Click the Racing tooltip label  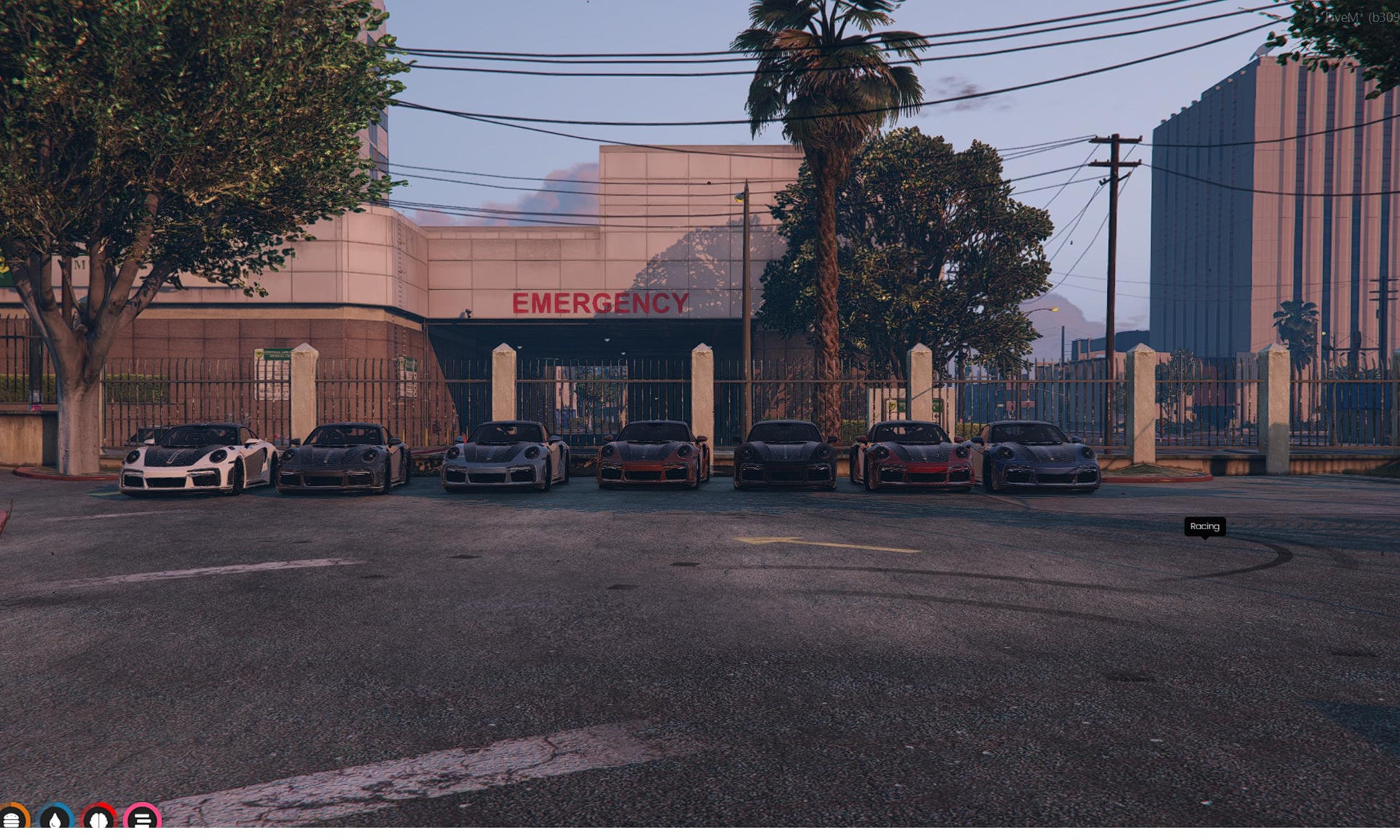[1204, 526]
